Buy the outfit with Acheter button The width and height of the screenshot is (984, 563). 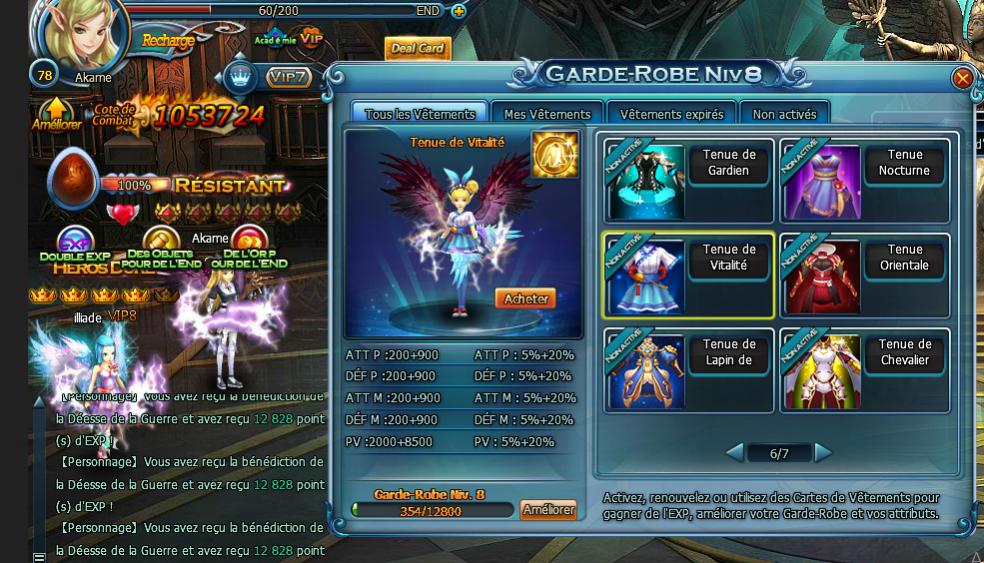525,298
